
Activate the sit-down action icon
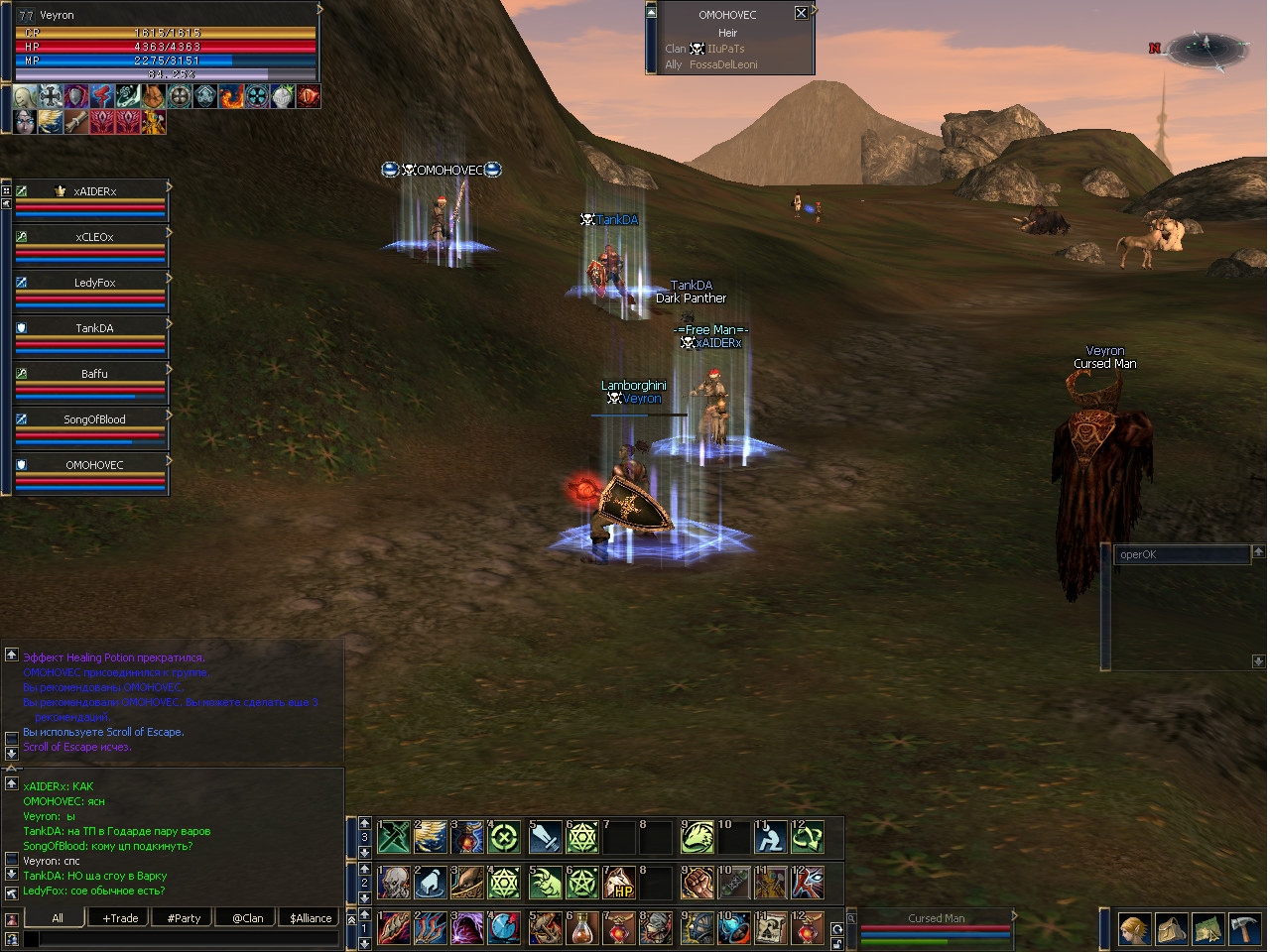(770, 837)
